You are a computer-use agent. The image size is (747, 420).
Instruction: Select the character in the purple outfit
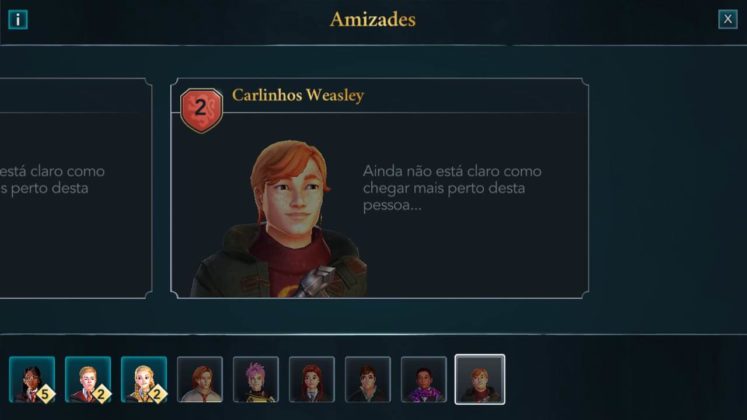pos(423,379)
